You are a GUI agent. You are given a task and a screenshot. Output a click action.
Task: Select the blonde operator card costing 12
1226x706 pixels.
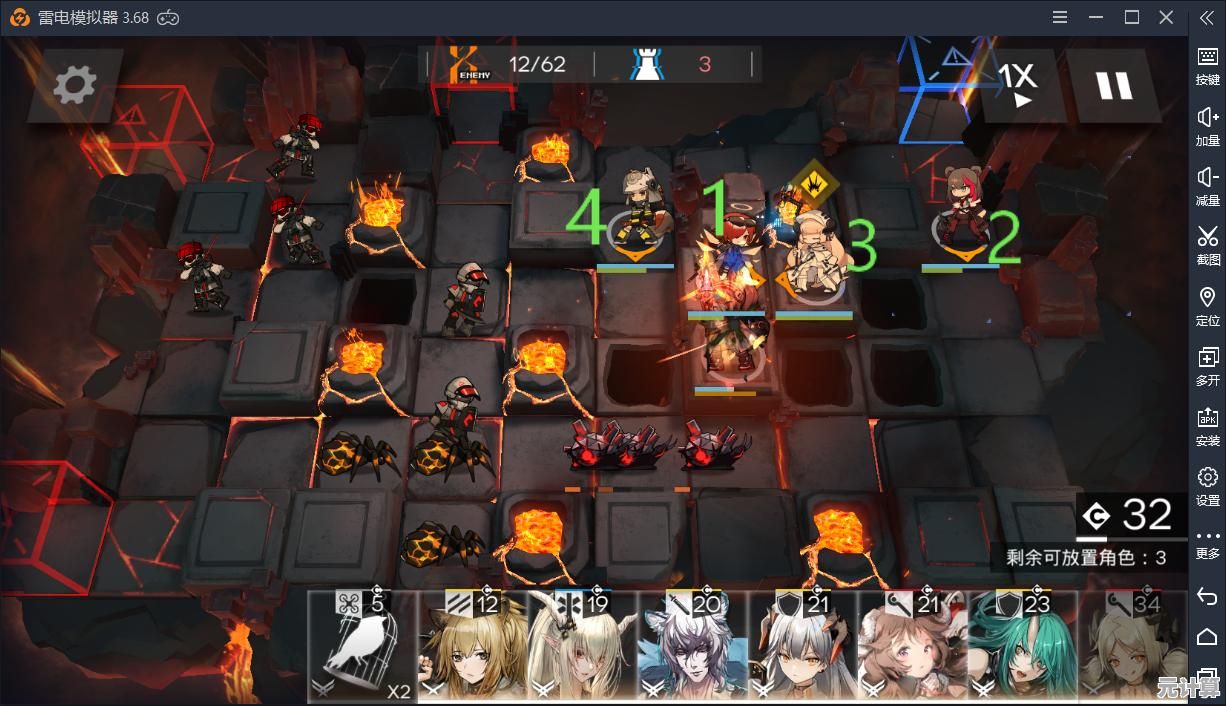471,648
